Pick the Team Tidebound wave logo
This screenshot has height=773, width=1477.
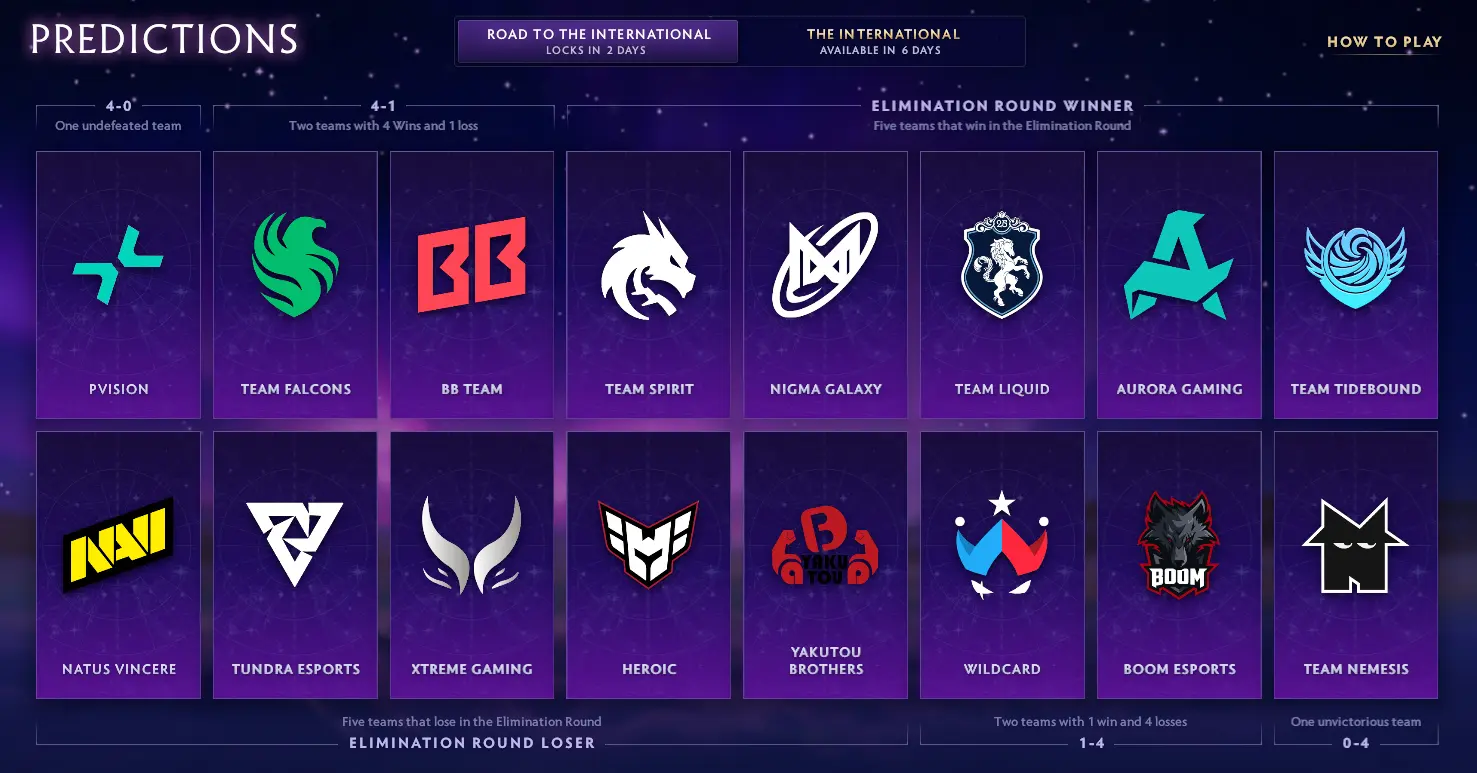(x=1356, y=265)
